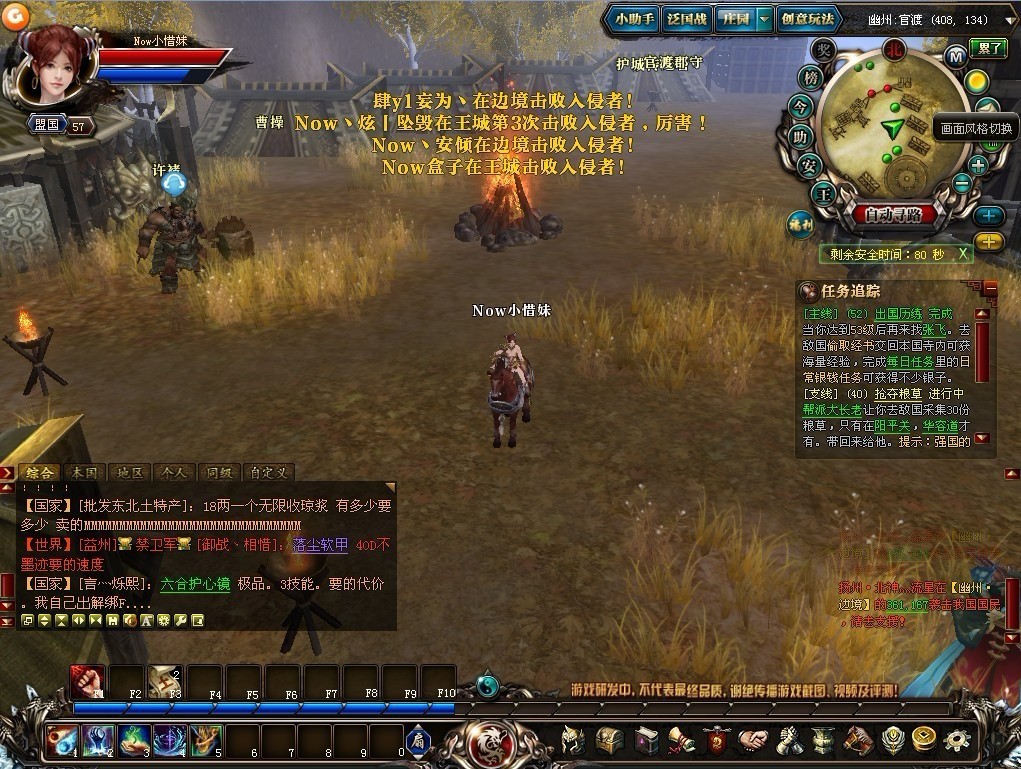
Task: Open the map with the M button
Action: click(955, 56)
